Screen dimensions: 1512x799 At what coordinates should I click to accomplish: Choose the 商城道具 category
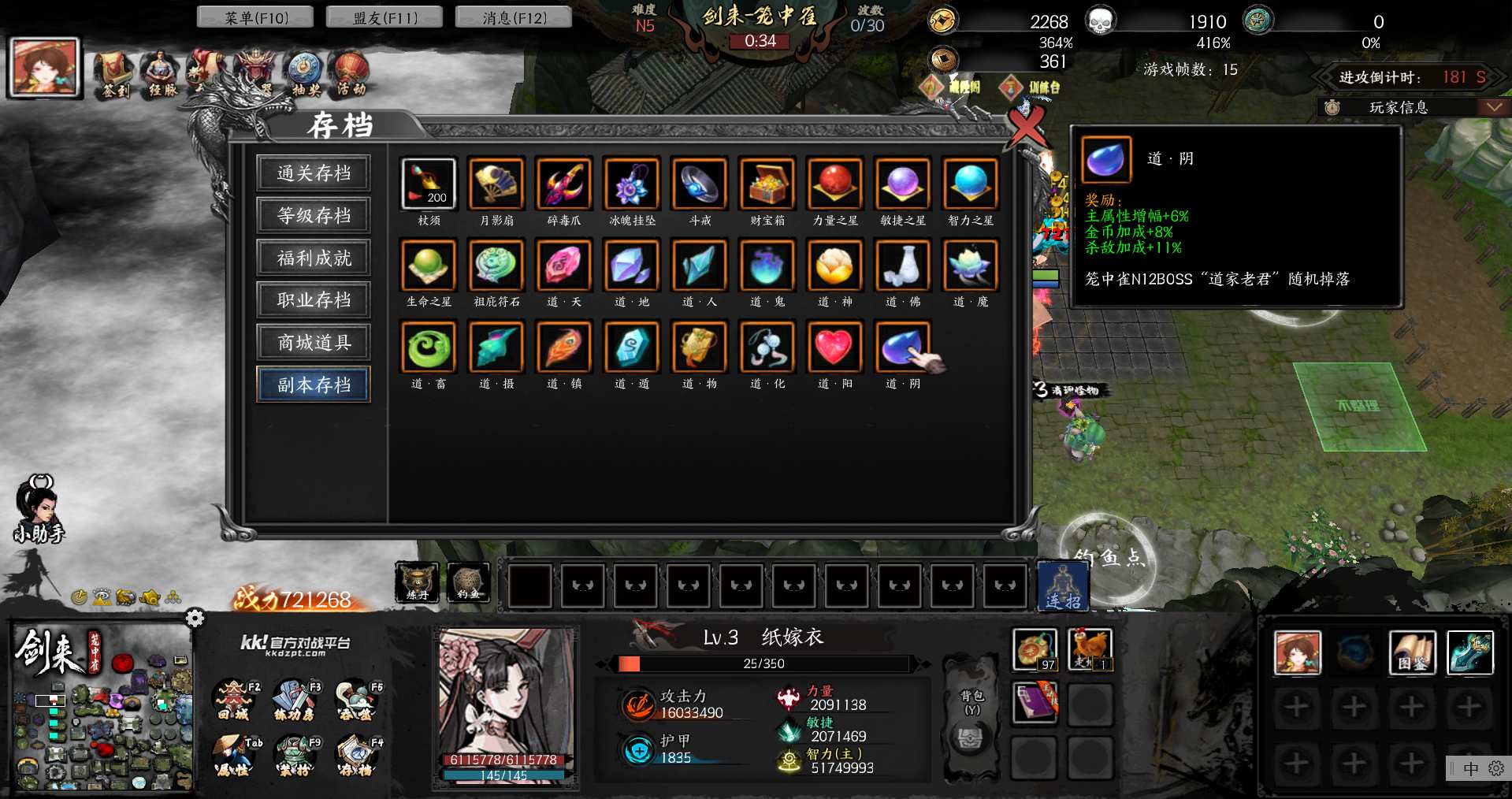point(314,342)
